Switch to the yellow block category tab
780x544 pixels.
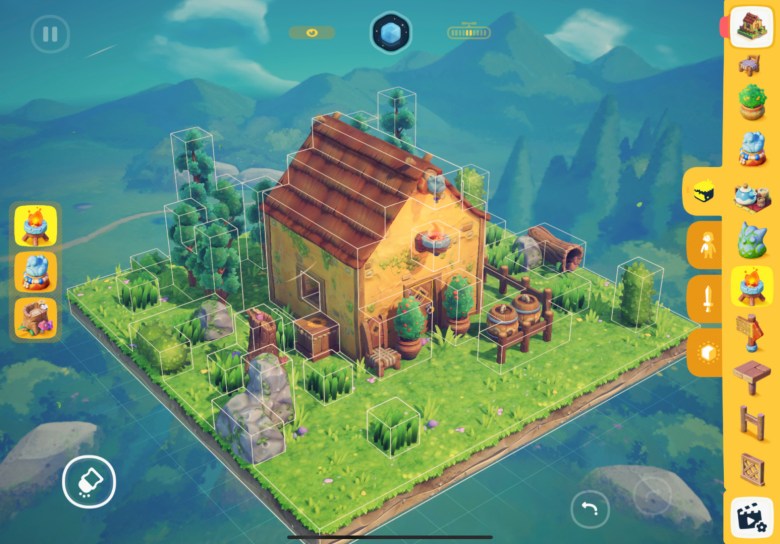(x=707, y=190)
